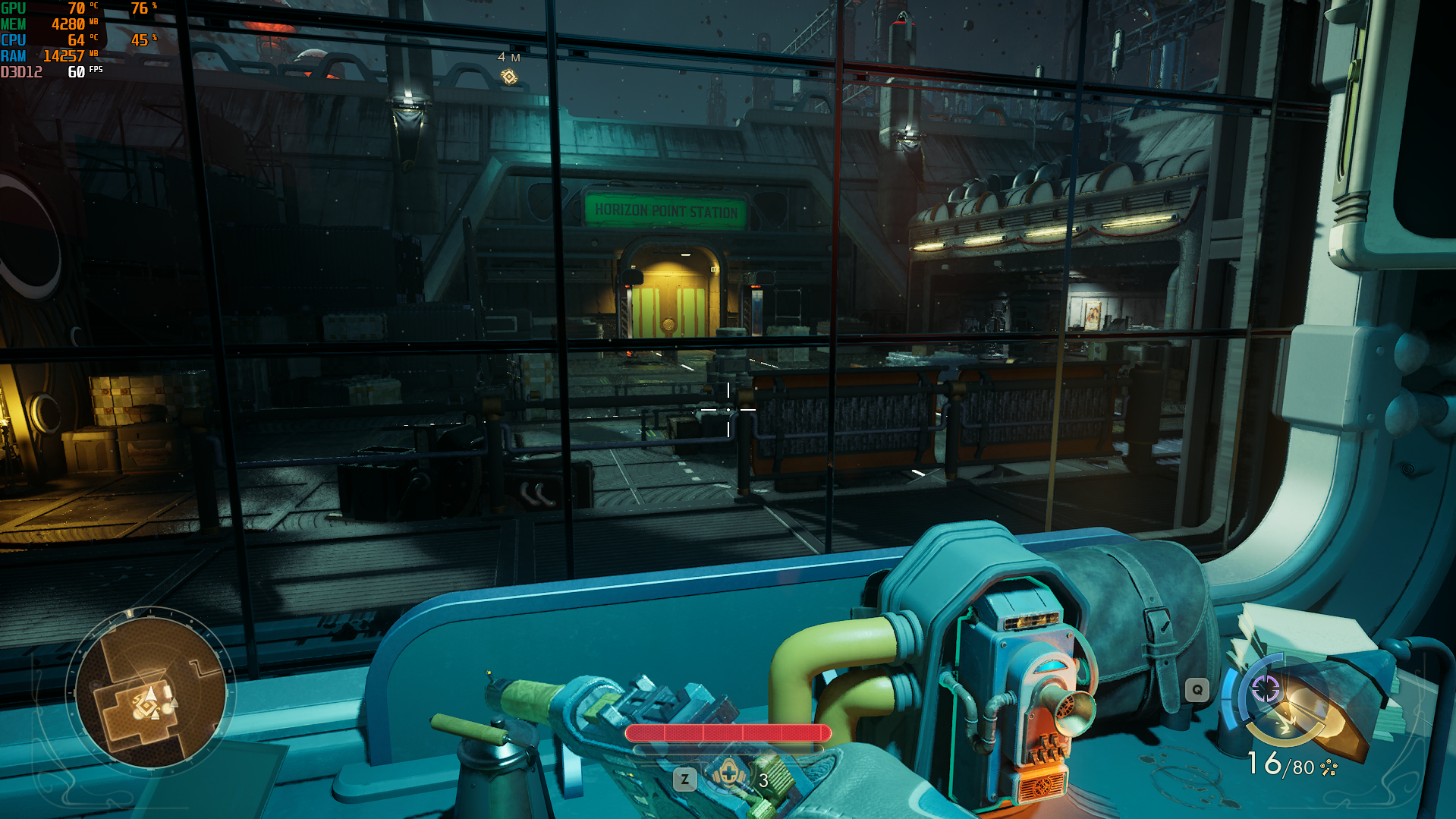
Task: Use the medical inhaler icon
Action: tap(728, 776)
